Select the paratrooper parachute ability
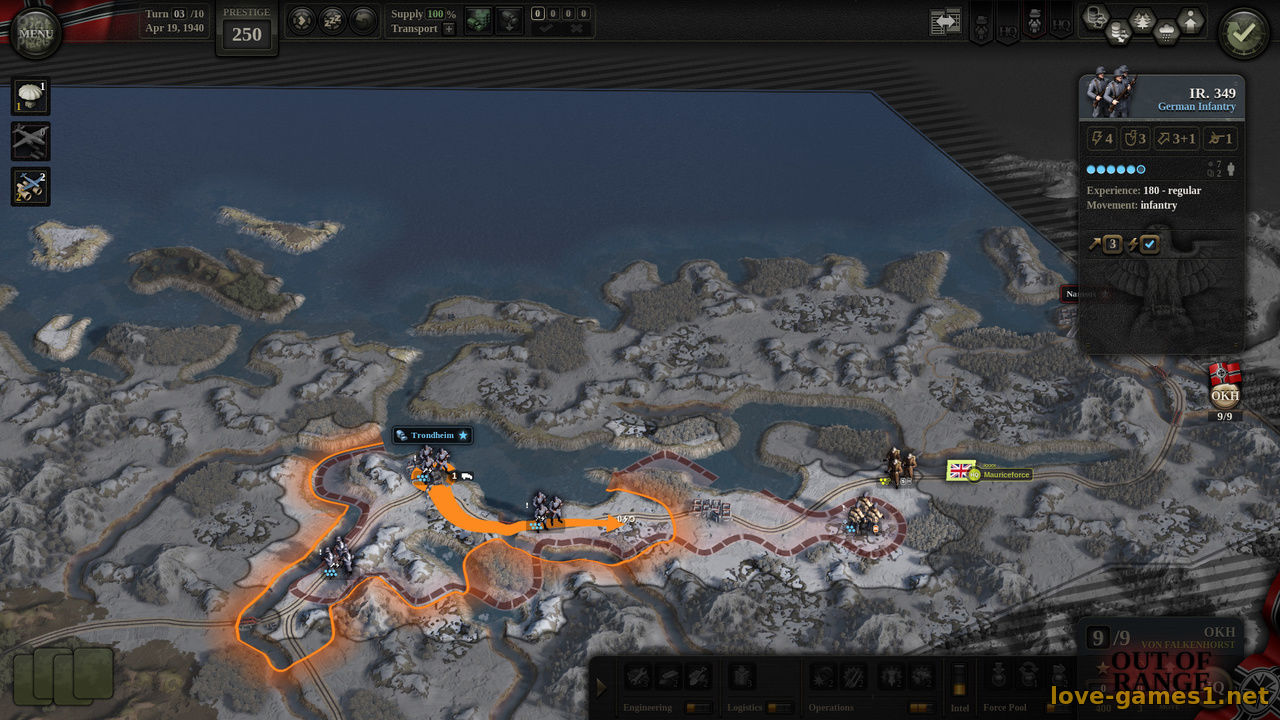This screenshot has height=720, width=1280. (30, 98)
